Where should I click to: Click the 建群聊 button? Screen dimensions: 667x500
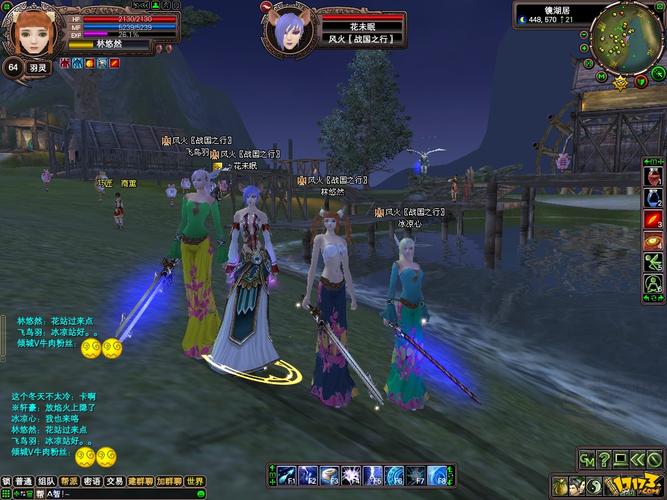(x=140, y=481)
